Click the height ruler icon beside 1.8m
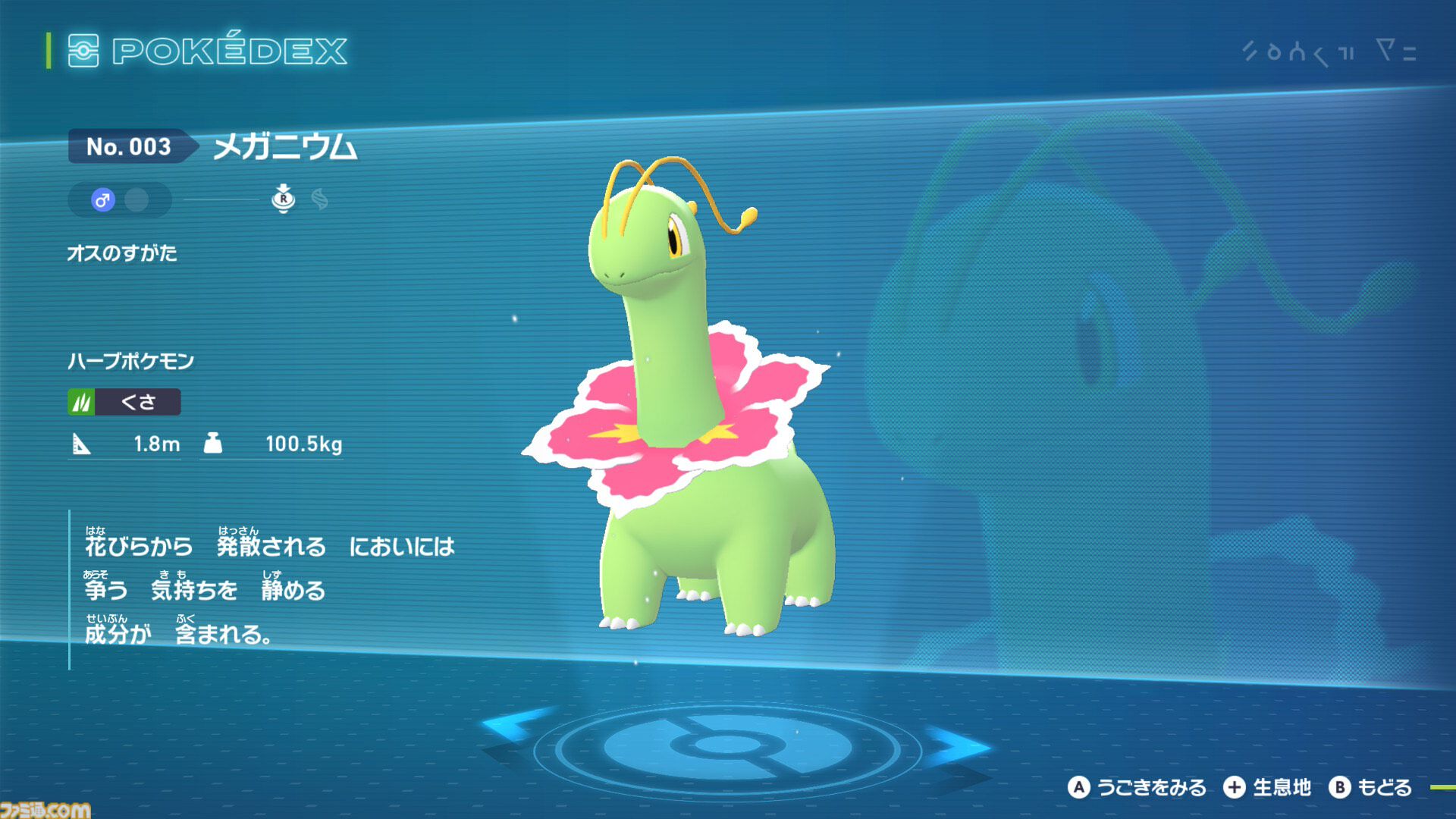 point(83,445)
